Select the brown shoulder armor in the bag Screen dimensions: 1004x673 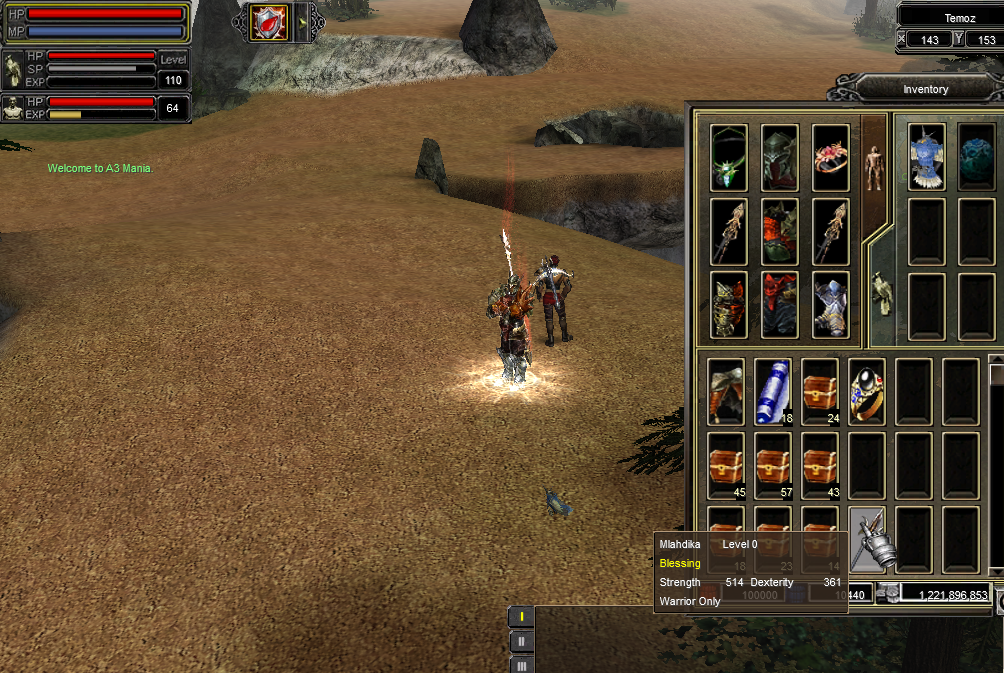tap(726, 392)
